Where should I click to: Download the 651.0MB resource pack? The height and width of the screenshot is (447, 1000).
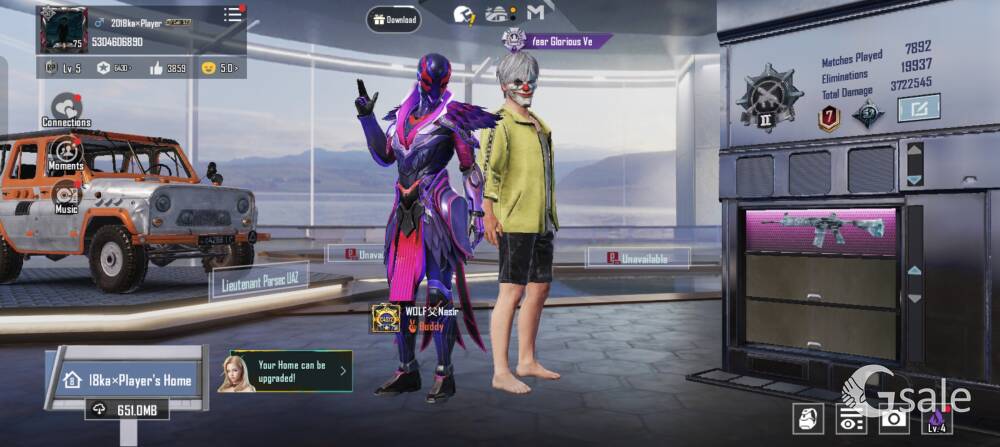[126, 408]
